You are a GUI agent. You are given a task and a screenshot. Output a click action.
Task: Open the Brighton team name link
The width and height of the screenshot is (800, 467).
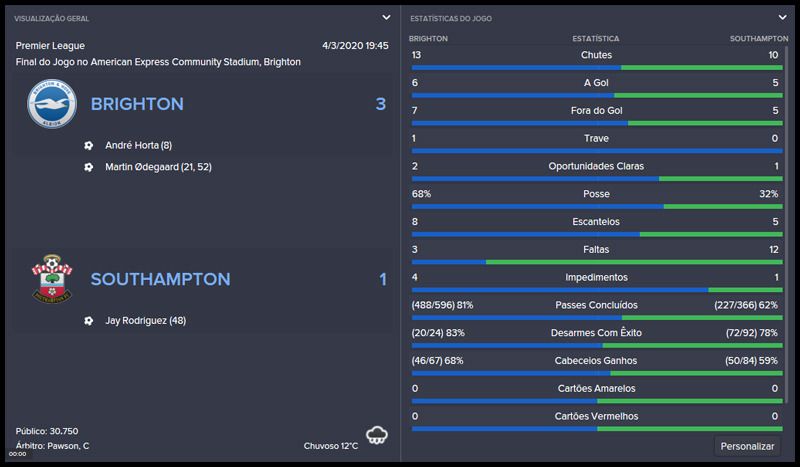click(x=137, y=104)
